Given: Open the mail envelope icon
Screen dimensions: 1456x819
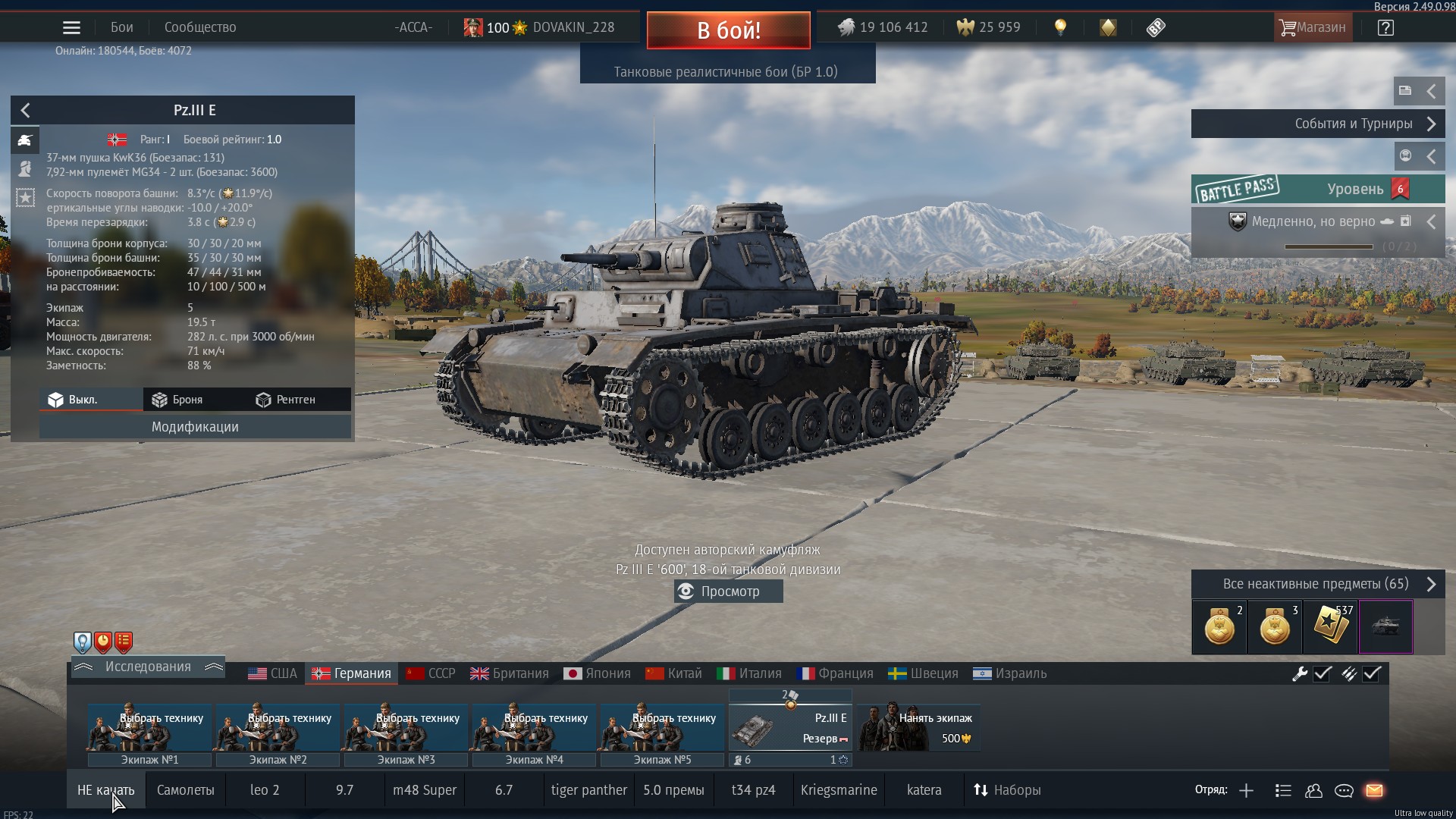Looking at the screenshot, I should pos(1374,790).
